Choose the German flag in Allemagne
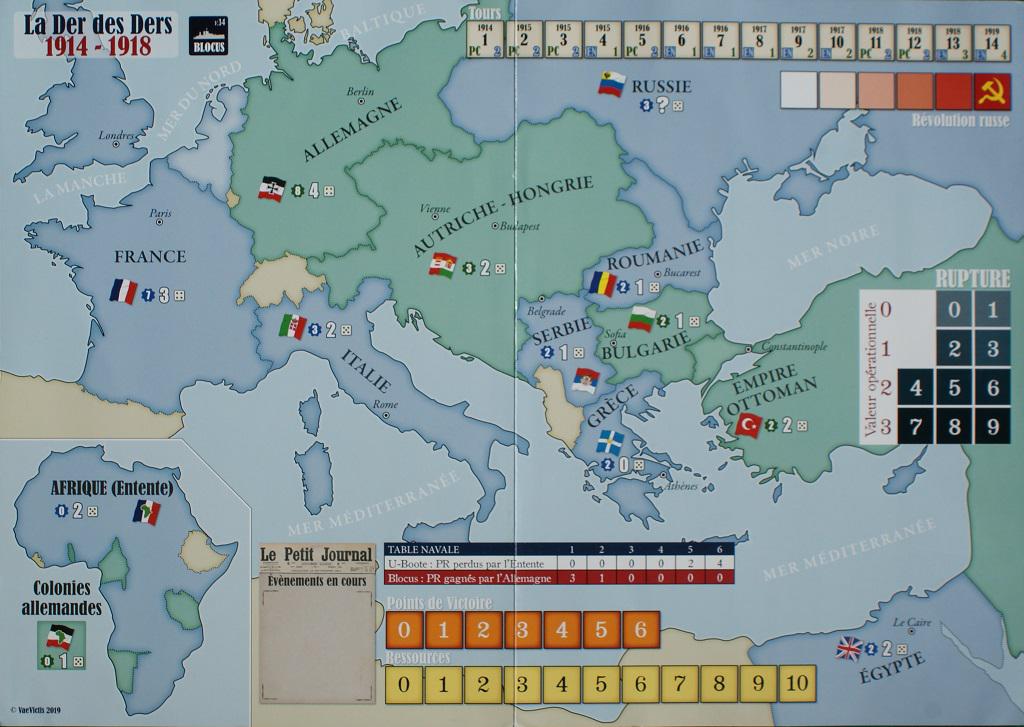1024x727 pixels. [x=272, y=188]
